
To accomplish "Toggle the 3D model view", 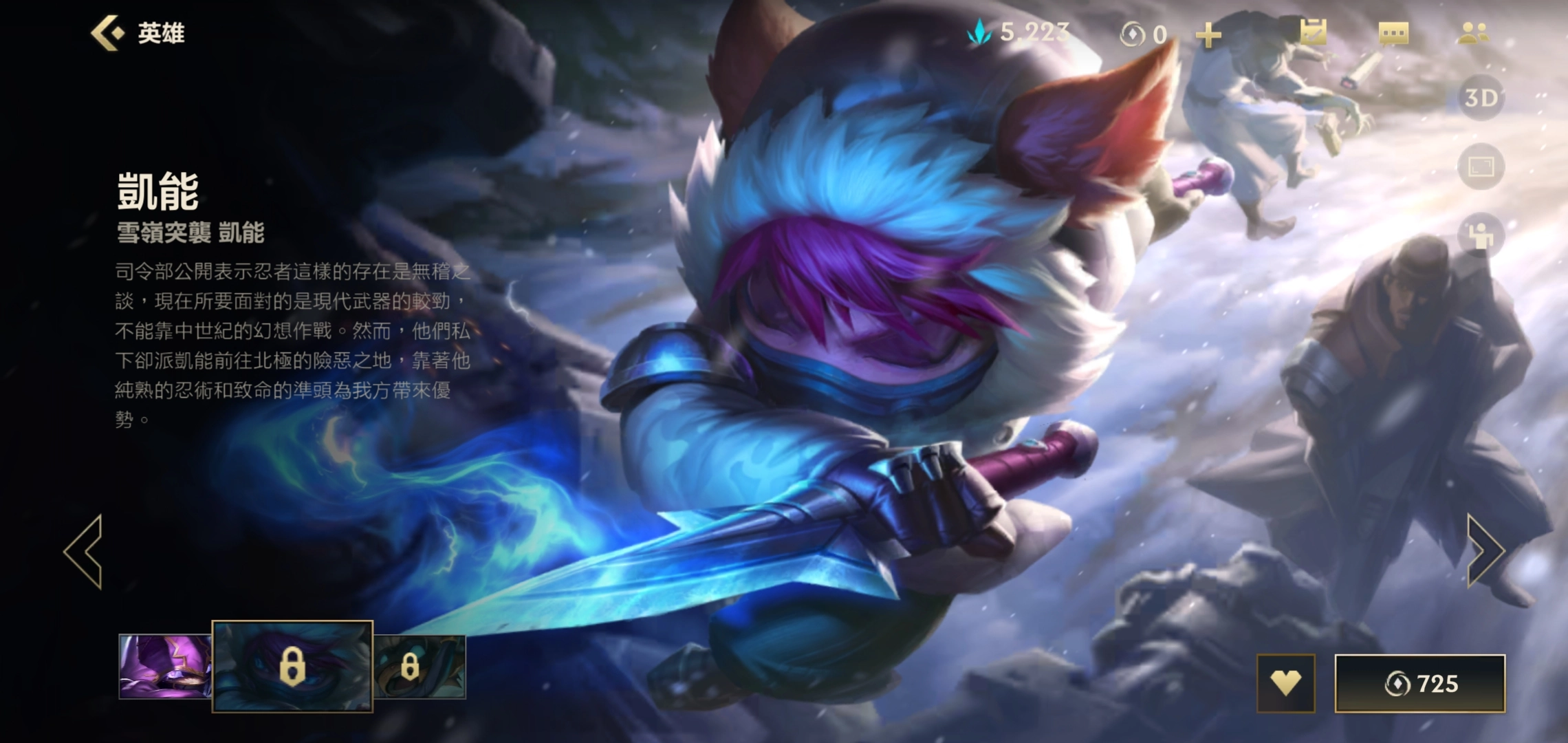I will (1483, 98).
